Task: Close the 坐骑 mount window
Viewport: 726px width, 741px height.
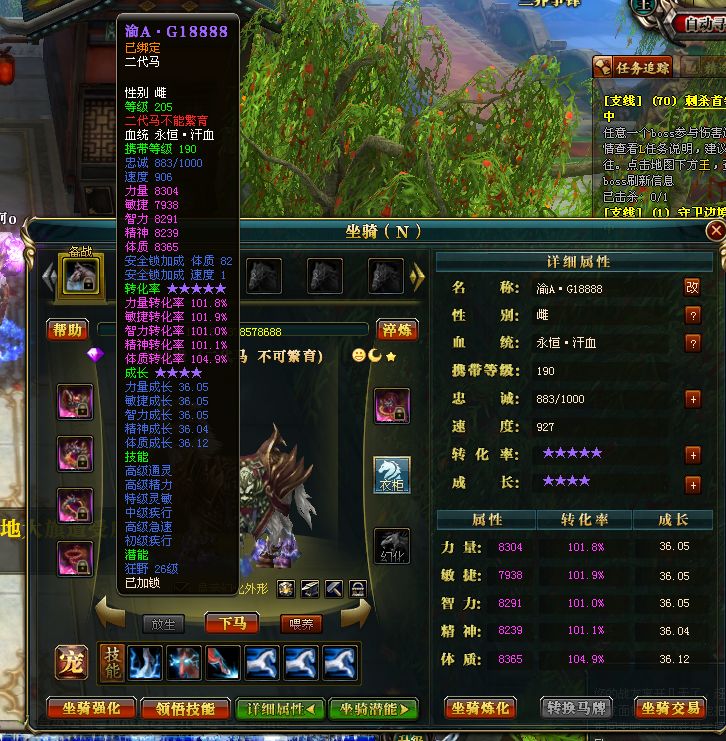Action: point(715,231)
